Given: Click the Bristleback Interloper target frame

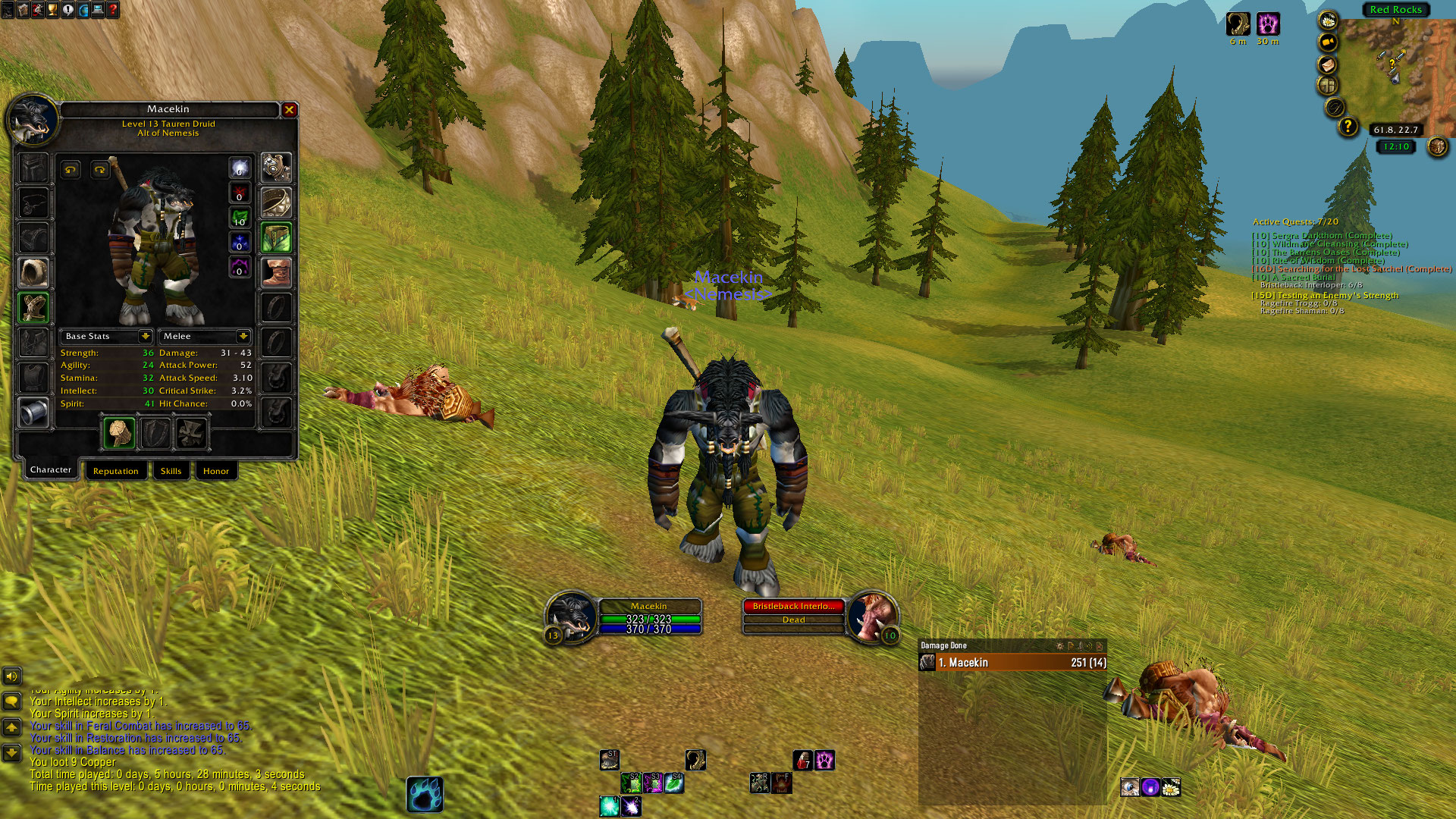Looking at the screenshot, I should pyautogui.click(x=793, y=613).
